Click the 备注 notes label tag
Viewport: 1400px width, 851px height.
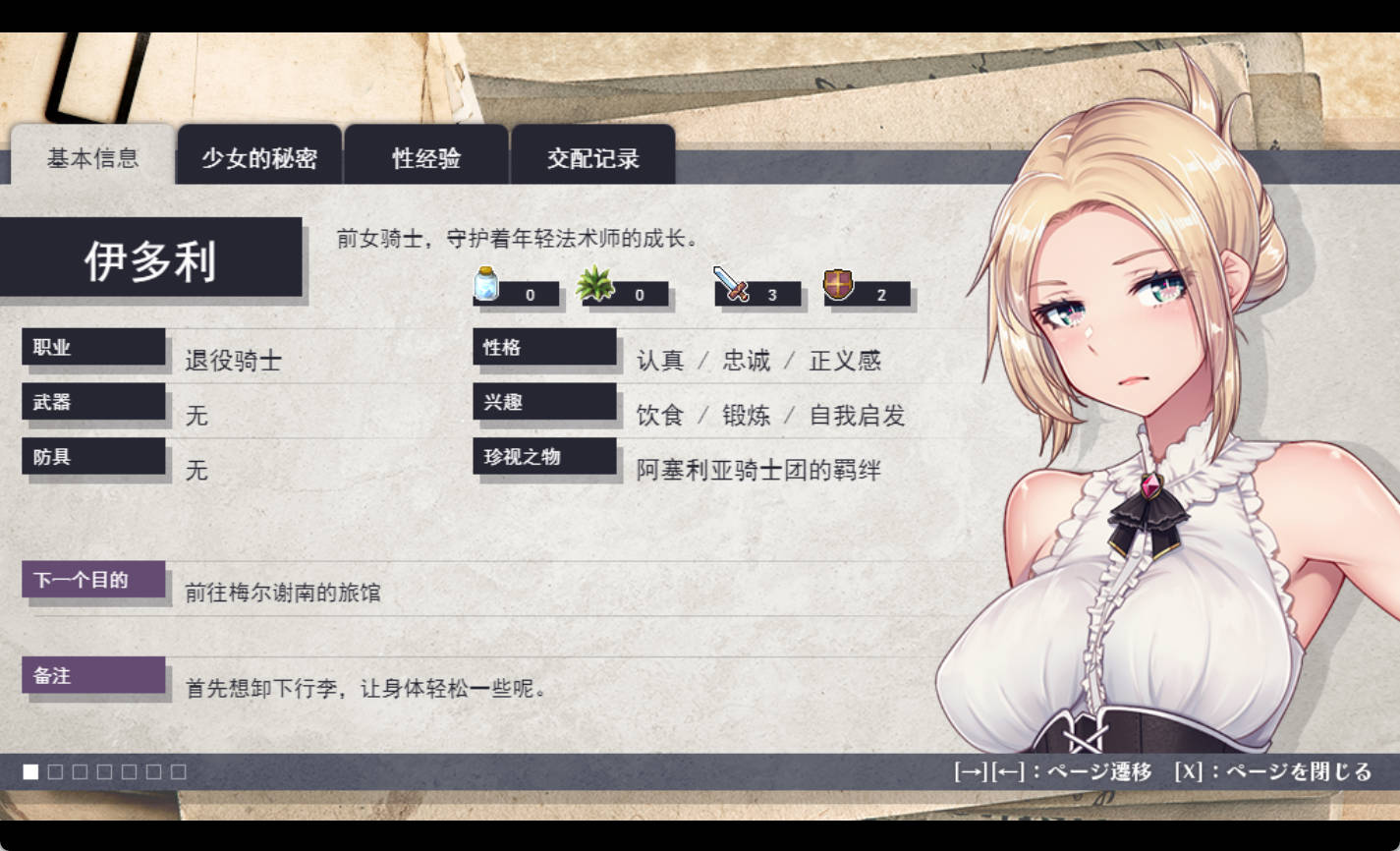(x=93, y=676)
